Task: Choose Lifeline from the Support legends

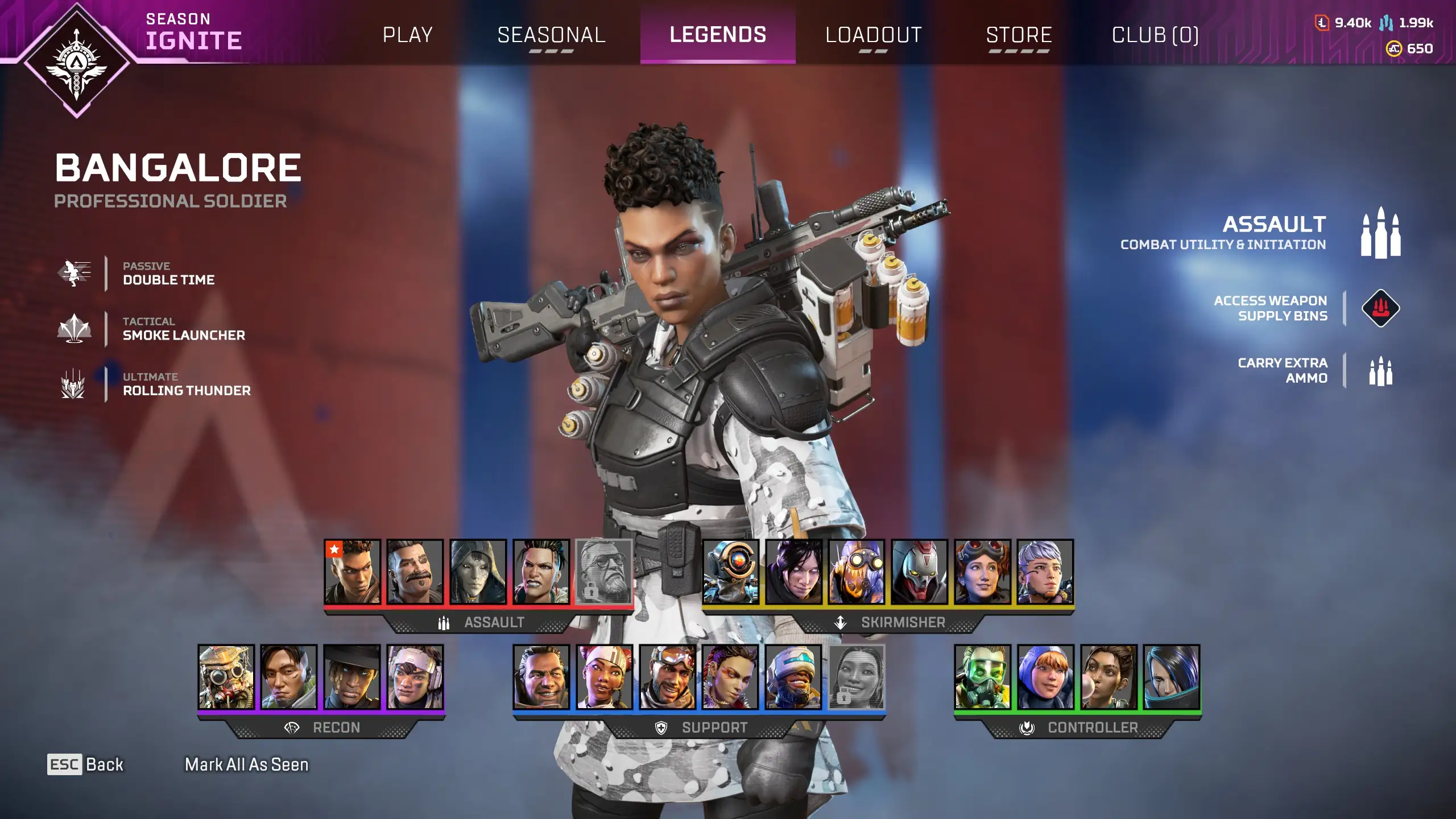Action: tap(604, 677)
